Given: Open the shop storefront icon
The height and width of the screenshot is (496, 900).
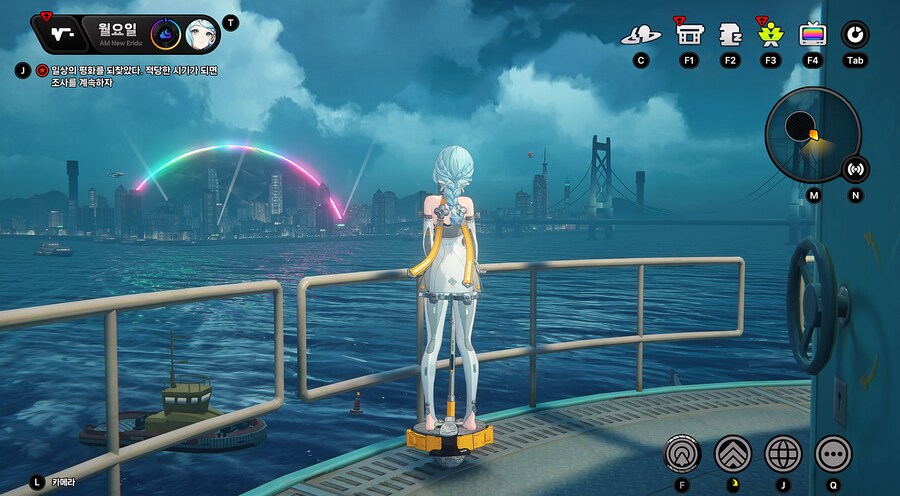Looking at the screenshot, I should pos(688,35).
